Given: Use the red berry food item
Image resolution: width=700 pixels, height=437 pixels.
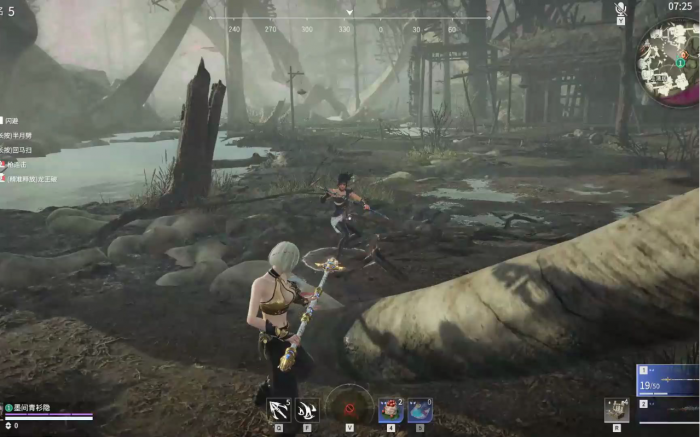Looking at the screenshot, I should [x=391, y=409].
